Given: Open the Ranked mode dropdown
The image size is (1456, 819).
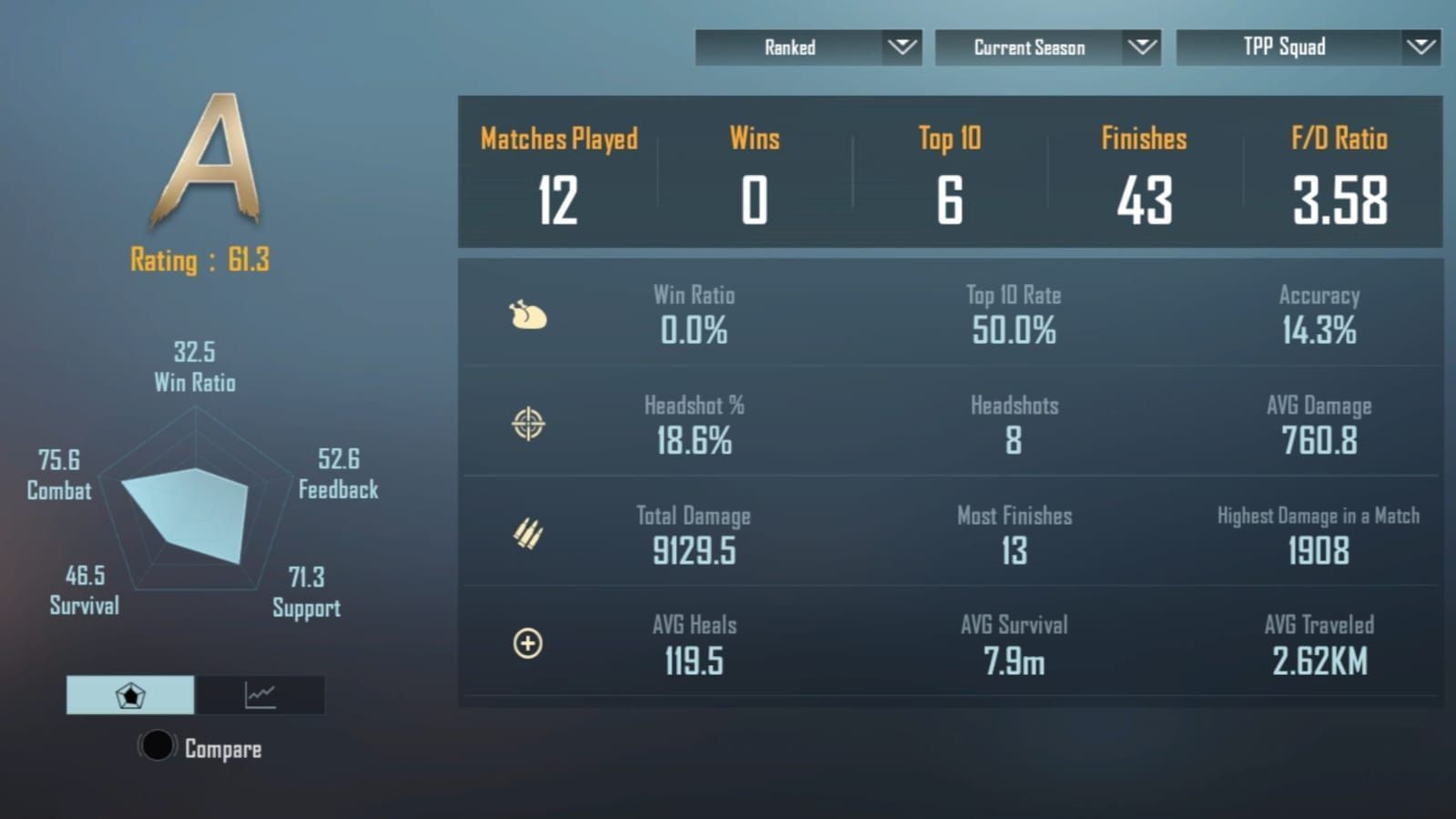Looking at the screenshot, I should (x=808, y=47).
